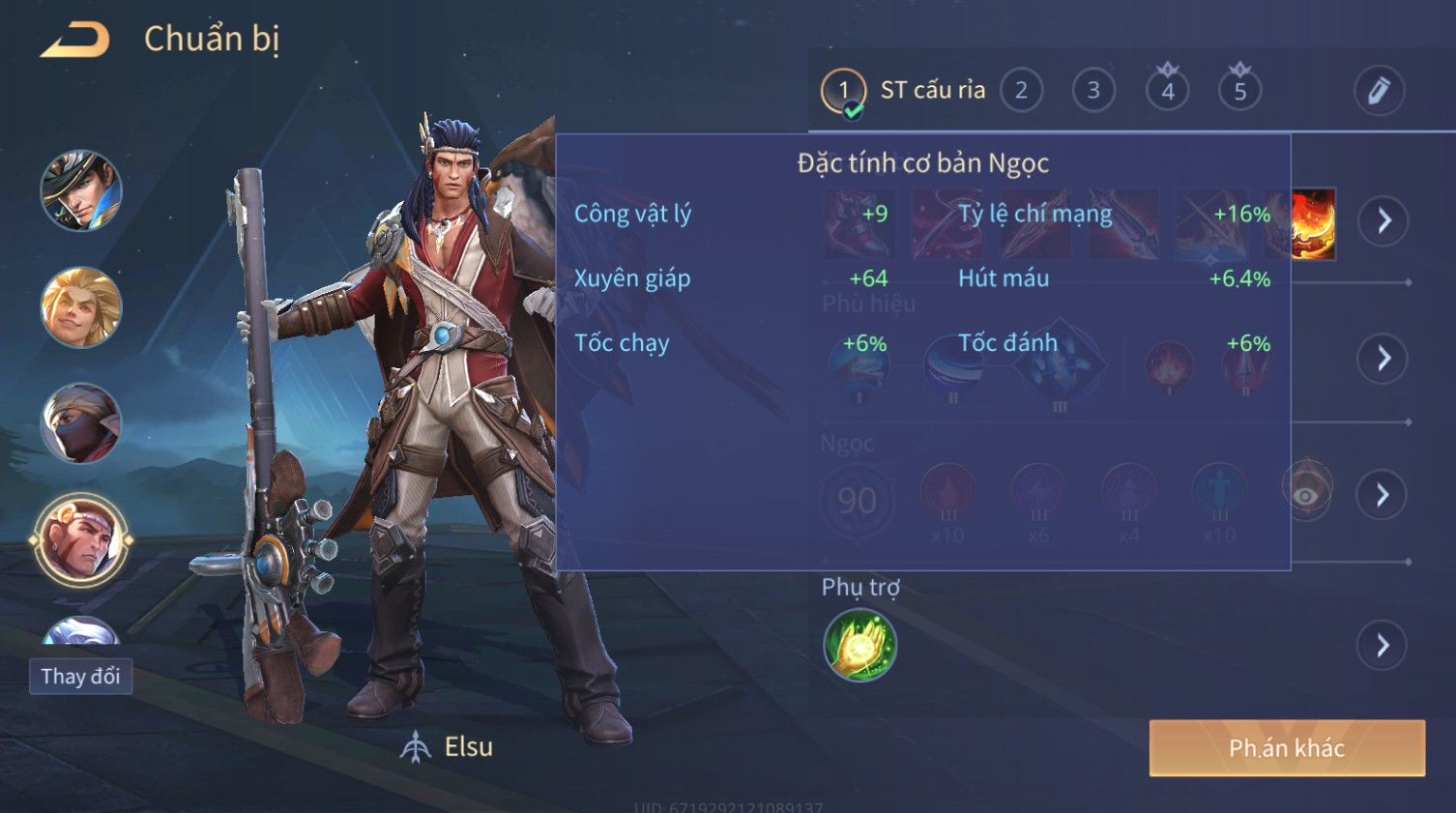Select loadout preset 2
This screenshot has width=1456, height=813.
(1021, 91)
